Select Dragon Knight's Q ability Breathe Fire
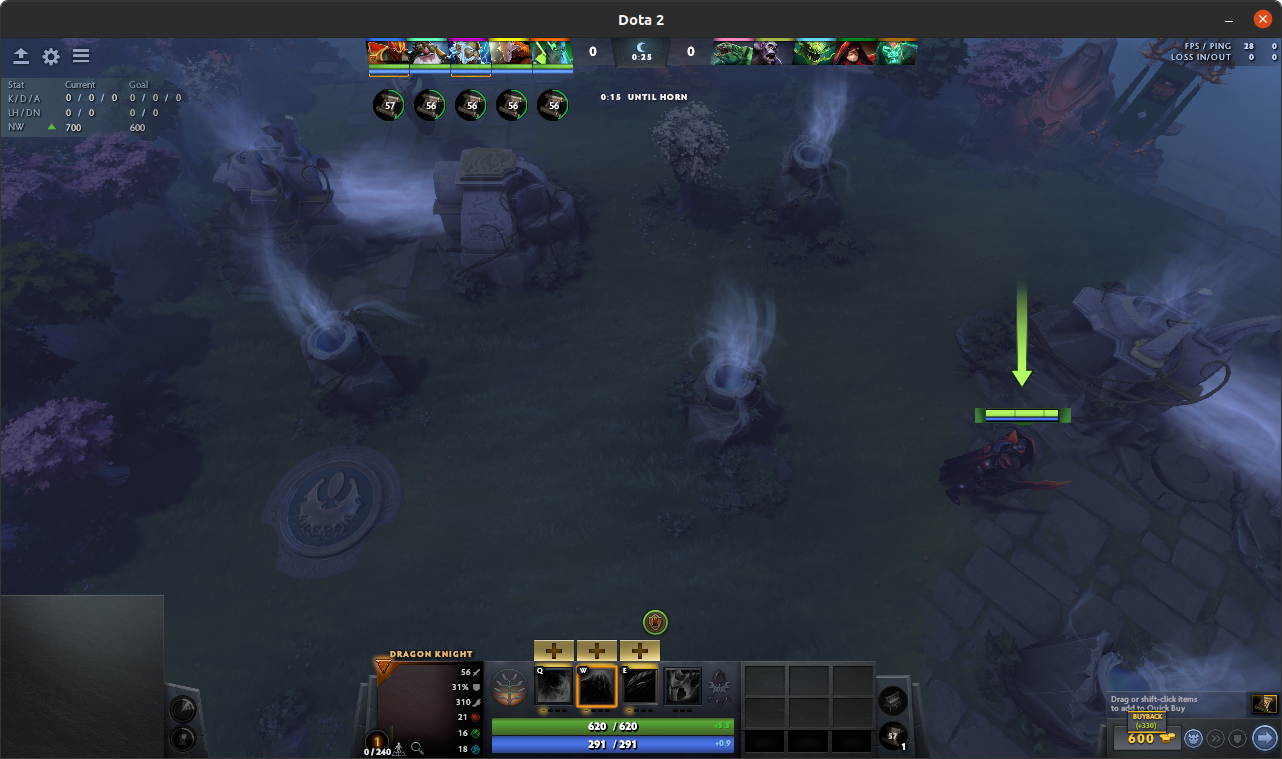This screenshot has width=1282, height=759. tap(554, 688)
